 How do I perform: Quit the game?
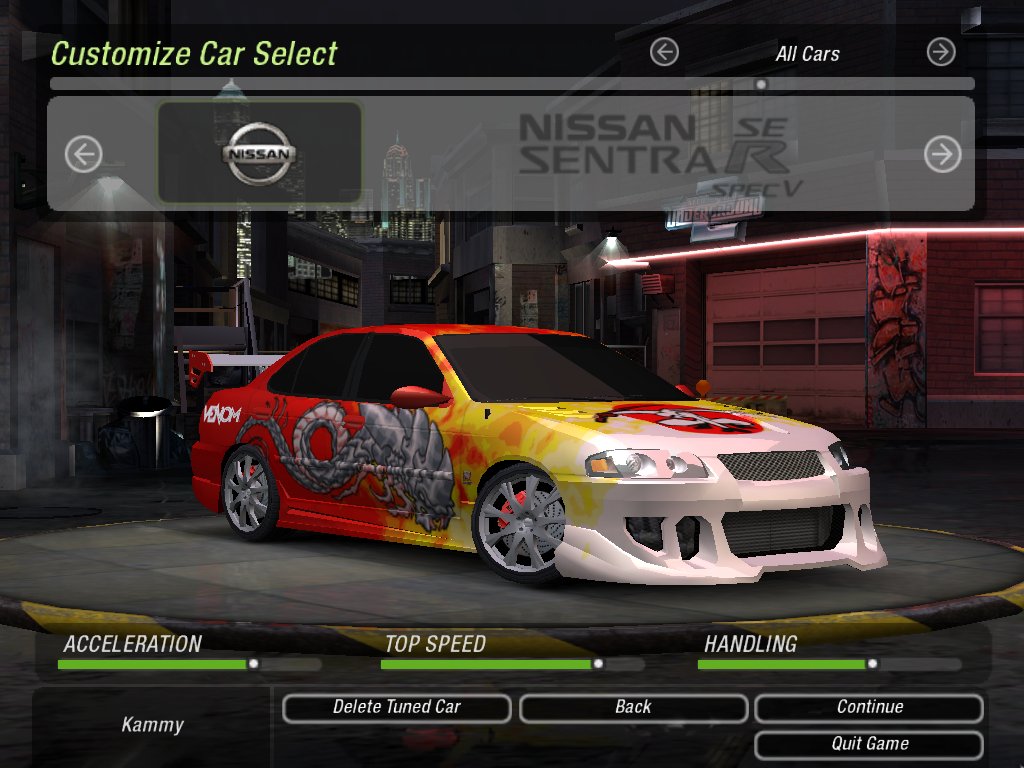869,744
